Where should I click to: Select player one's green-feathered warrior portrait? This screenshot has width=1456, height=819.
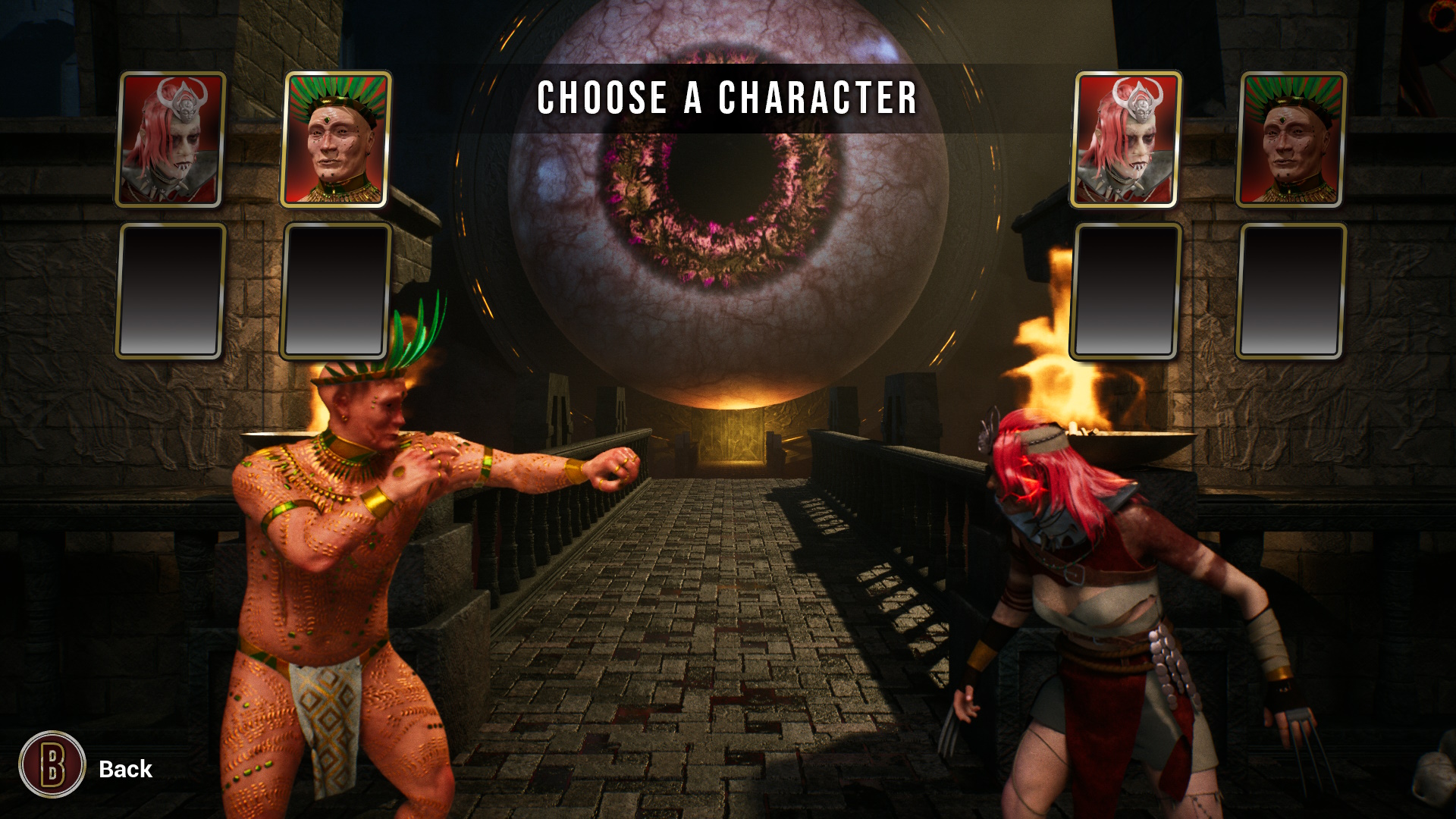click(336, 140)
